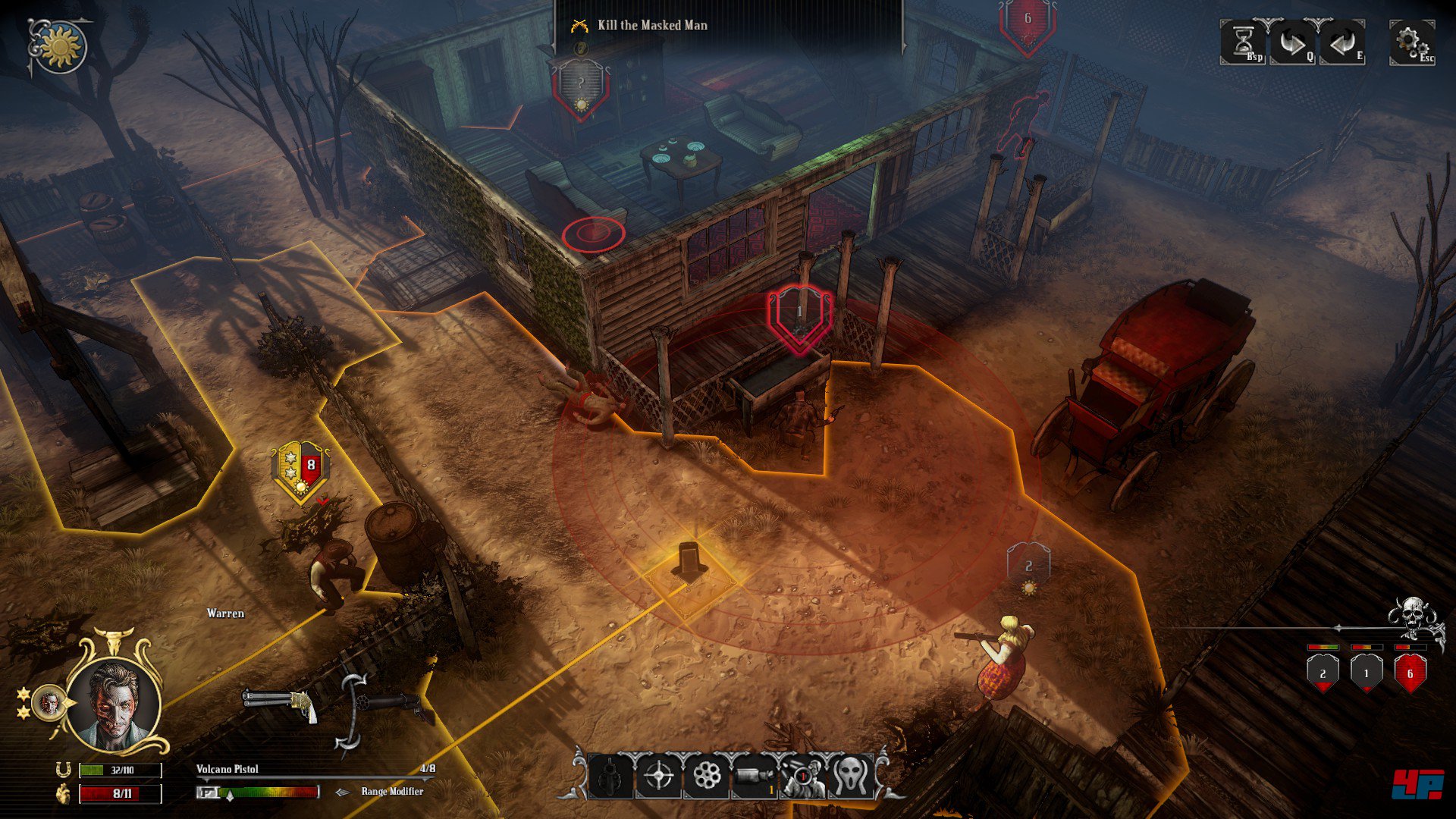The height and width of the screenshot is (819, 1456).
Task: Activate the screaming mask ability
Action: (850, 776)
